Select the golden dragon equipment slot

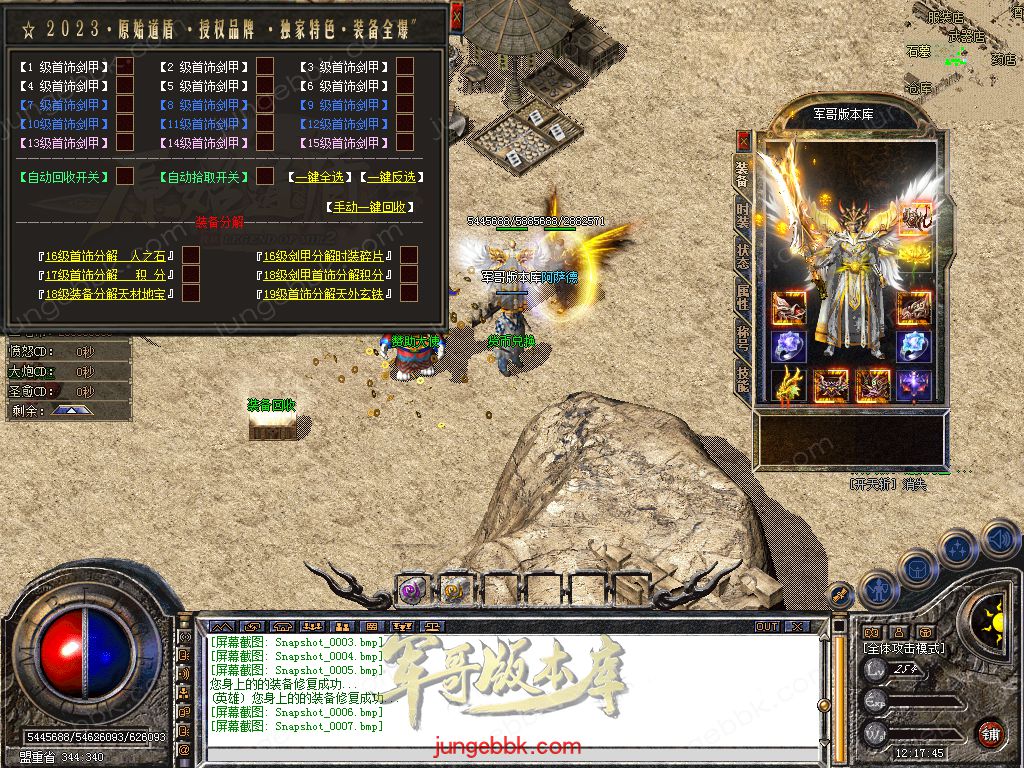point(788,385)
